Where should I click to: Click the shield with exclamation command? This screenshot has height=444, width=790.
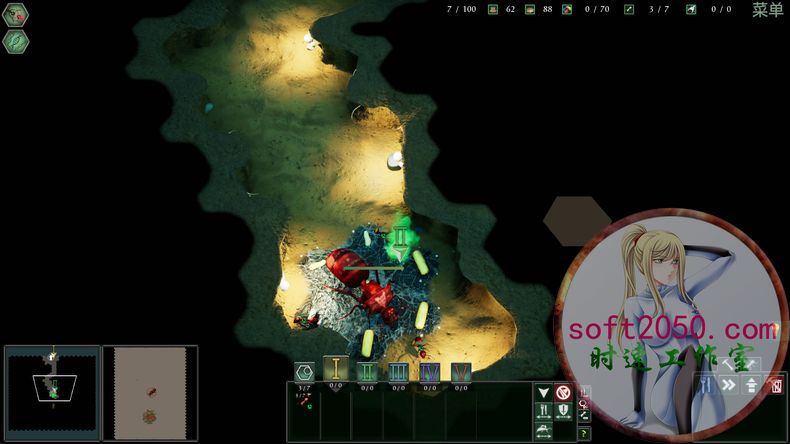563,411
